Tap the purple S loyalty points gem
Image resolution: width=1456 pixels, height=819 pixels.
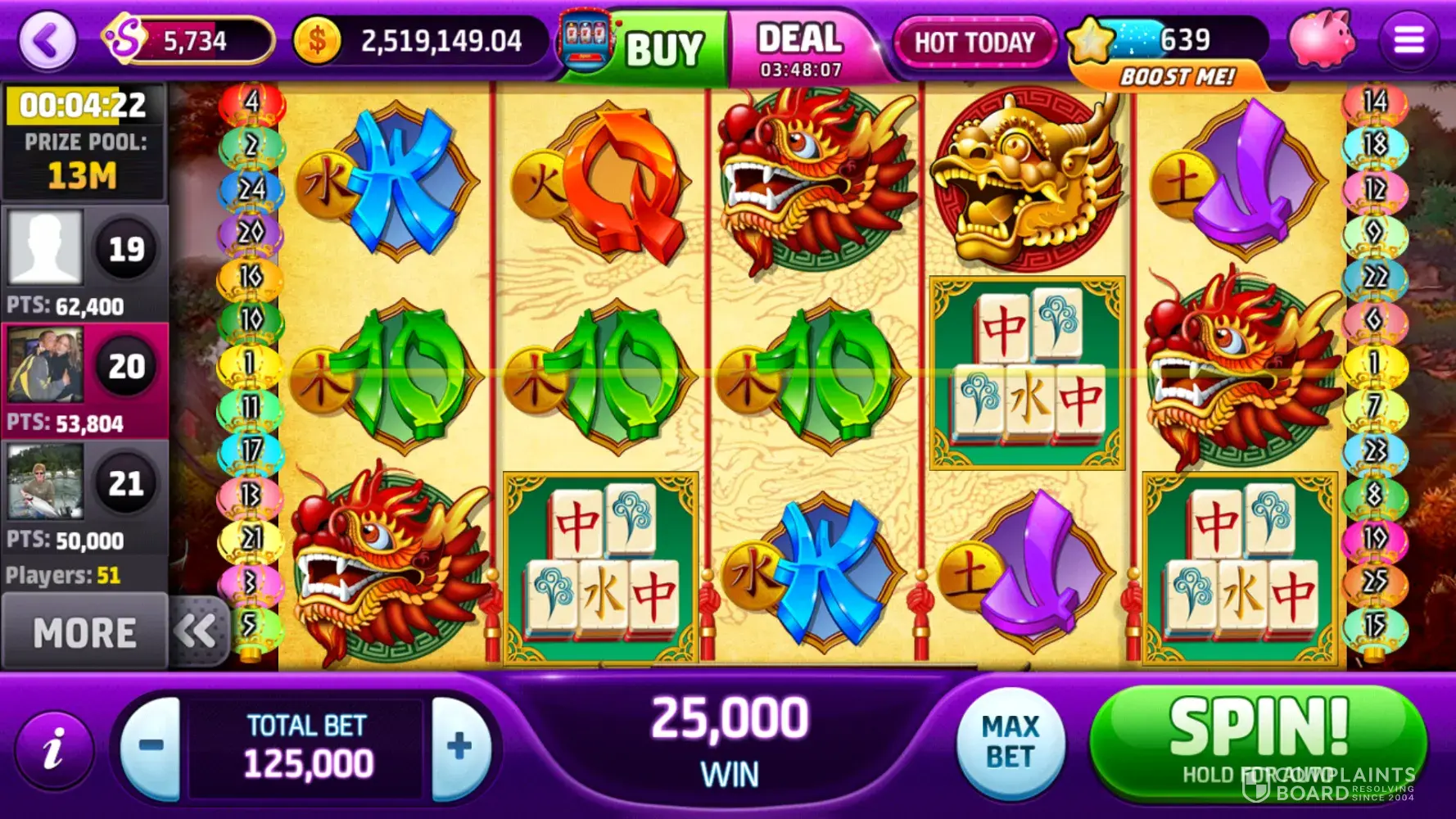pyautogui.click(x=123, y=38)
